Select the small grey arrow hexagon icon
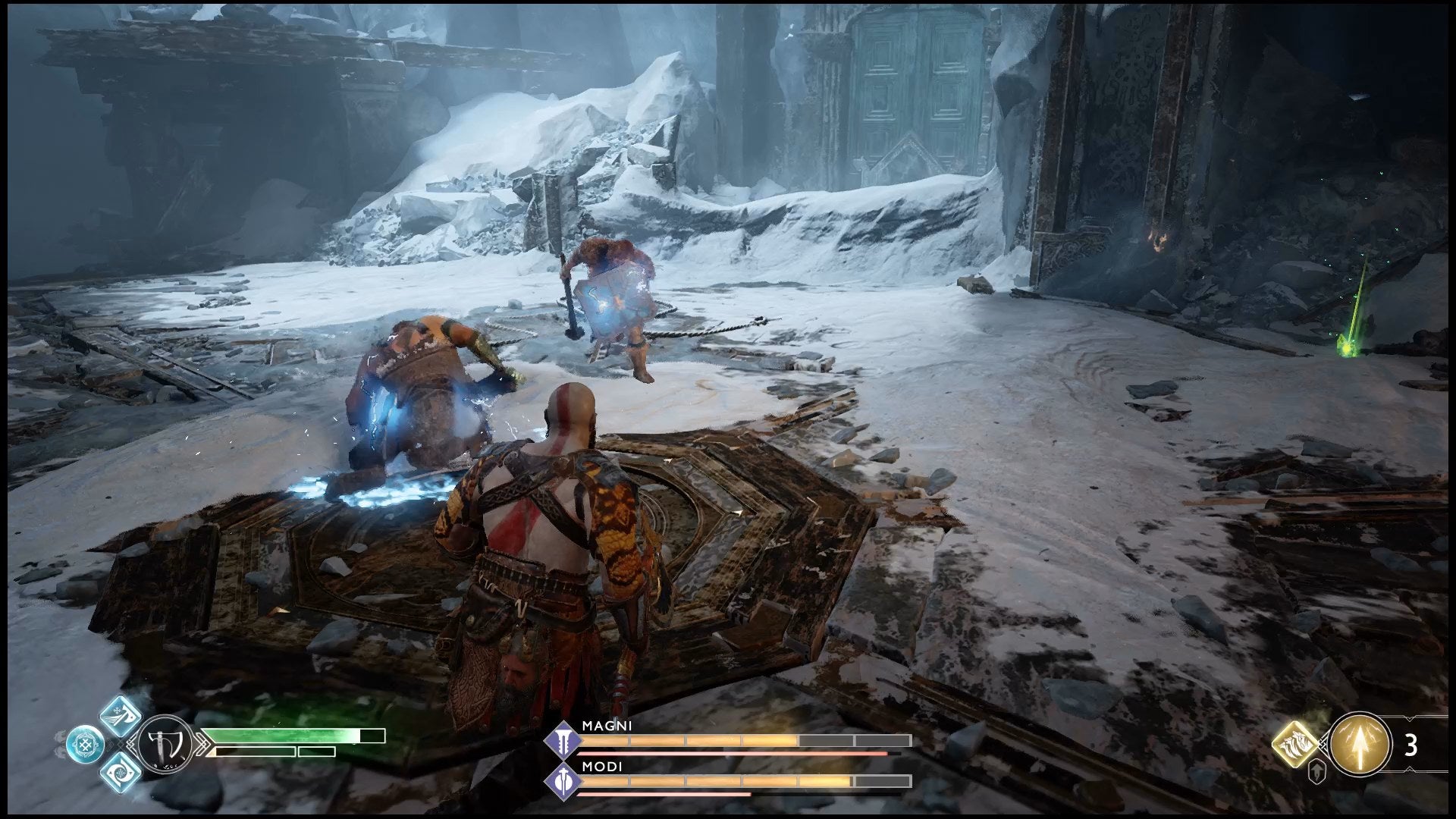The height and width of the screenshot is (819, 1456). tap(1318, 773)
